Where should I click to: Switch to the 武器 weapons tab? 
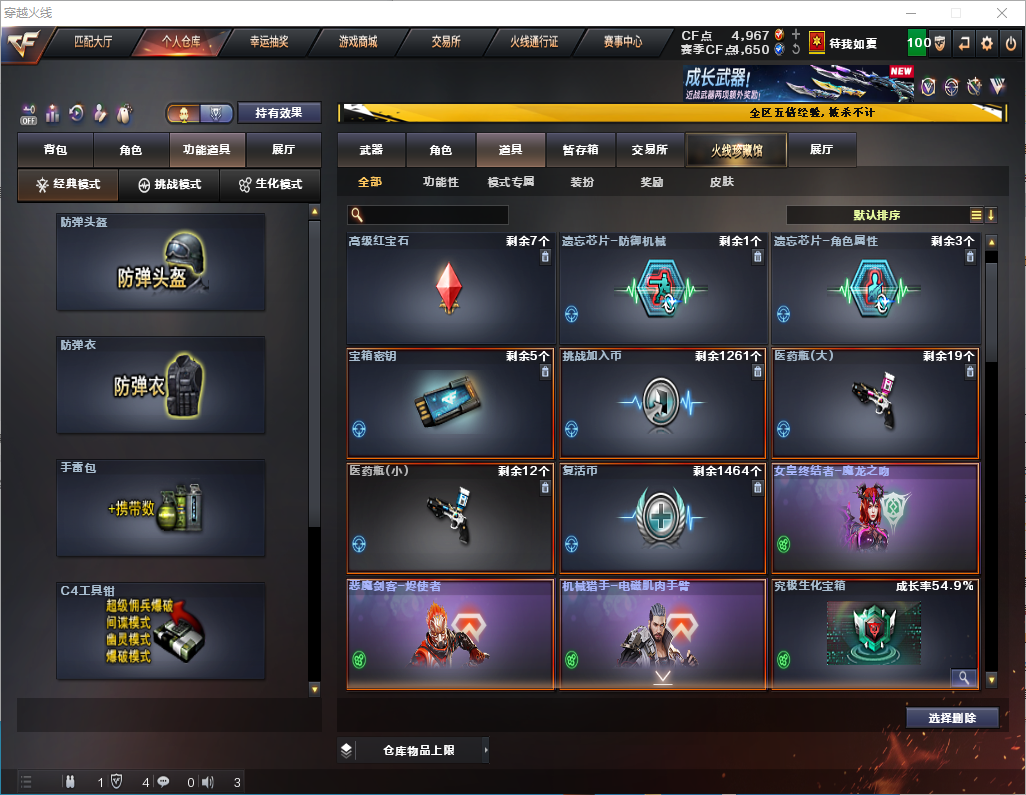click(371, 150)
